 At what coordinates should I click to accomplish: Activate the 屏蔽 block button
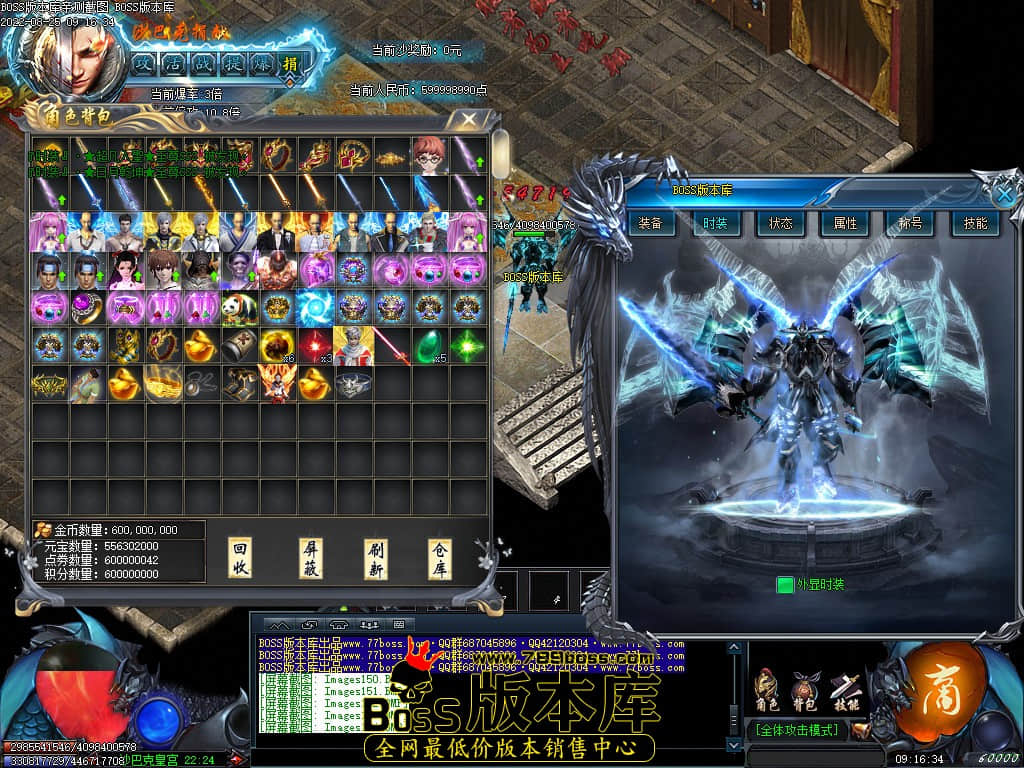pyautogui.click(x=311, y=558)
